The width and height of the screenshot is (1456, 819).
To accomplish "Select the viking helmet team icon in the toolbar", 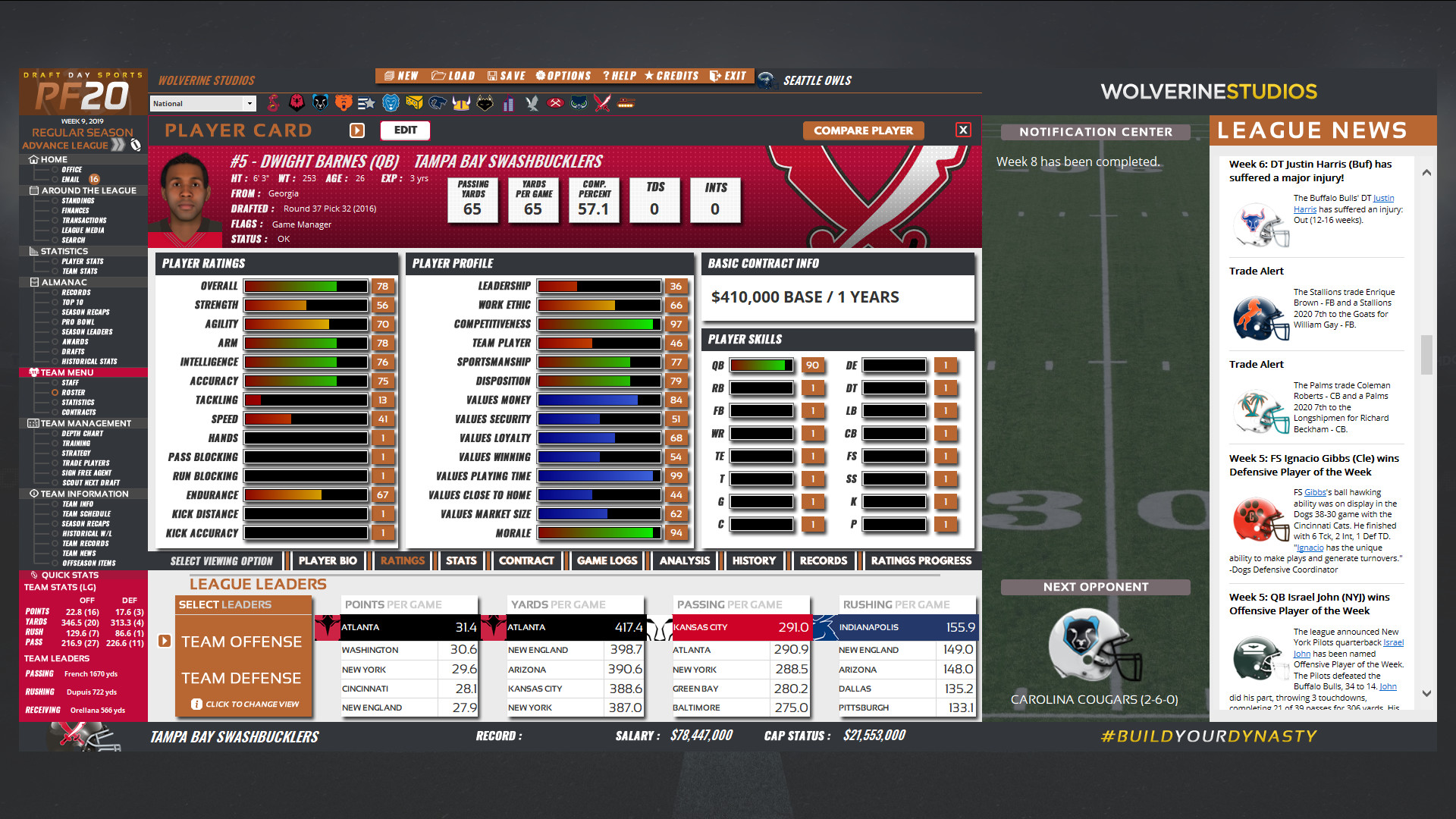I will coord(461,103).
